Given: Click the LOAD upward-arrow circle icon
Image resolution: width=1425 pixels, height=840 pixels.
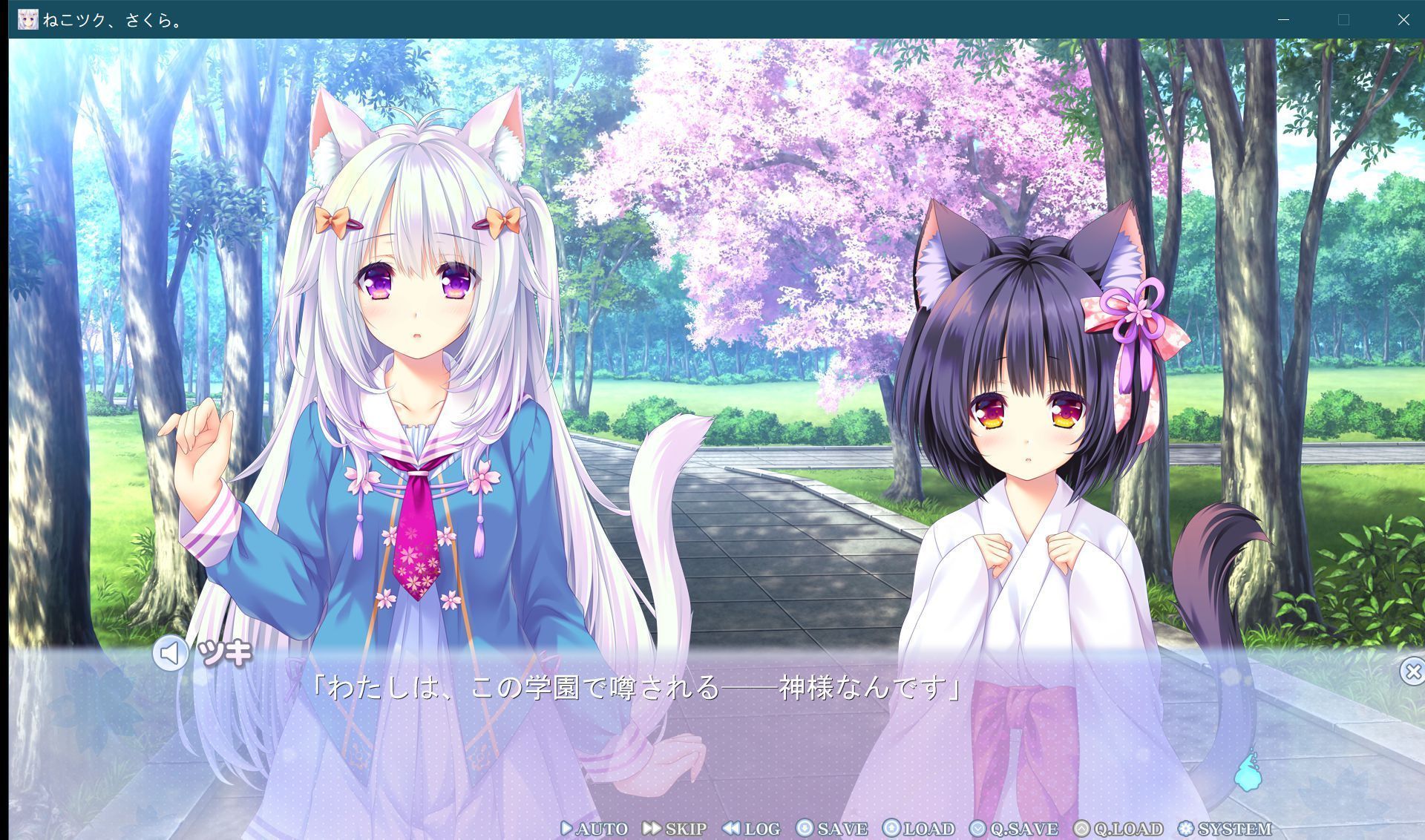Looking at the screenshot, I should point(891,829).
